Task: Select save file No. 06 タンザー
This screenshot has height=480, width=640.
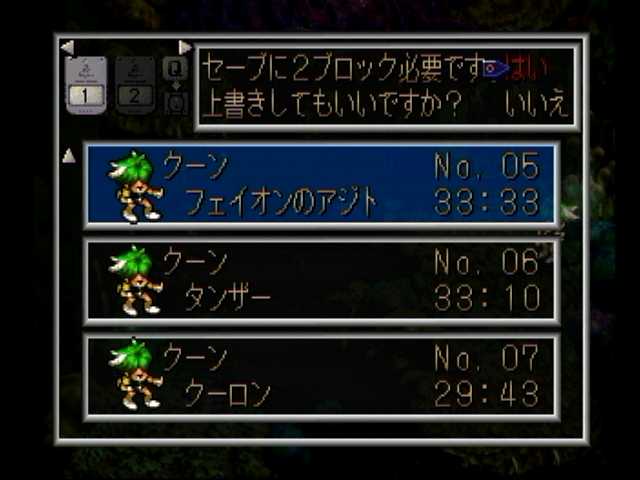Action: click(x=322, y=280)
